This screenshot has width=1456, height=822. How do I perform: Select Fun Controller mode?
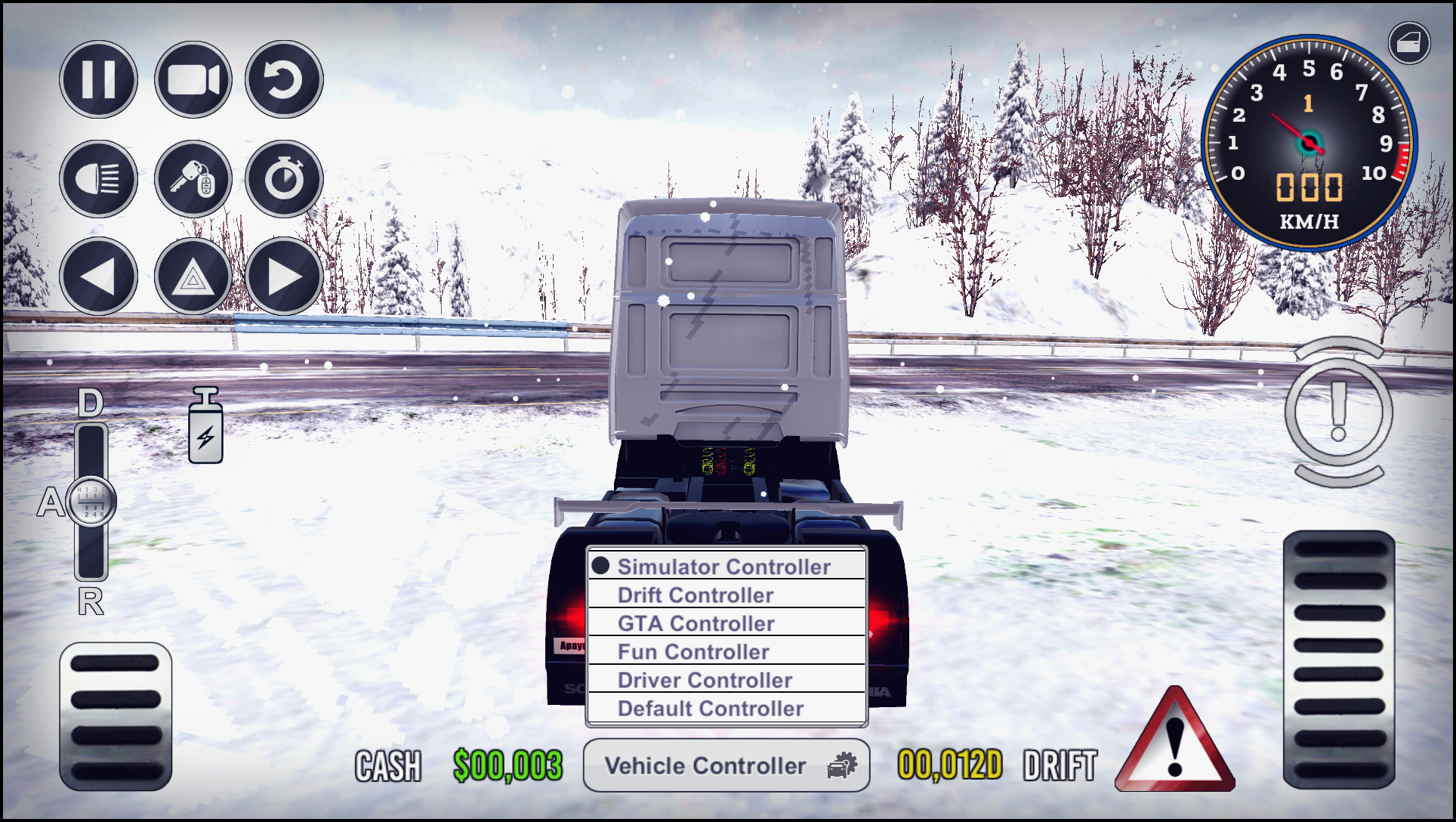693,651
